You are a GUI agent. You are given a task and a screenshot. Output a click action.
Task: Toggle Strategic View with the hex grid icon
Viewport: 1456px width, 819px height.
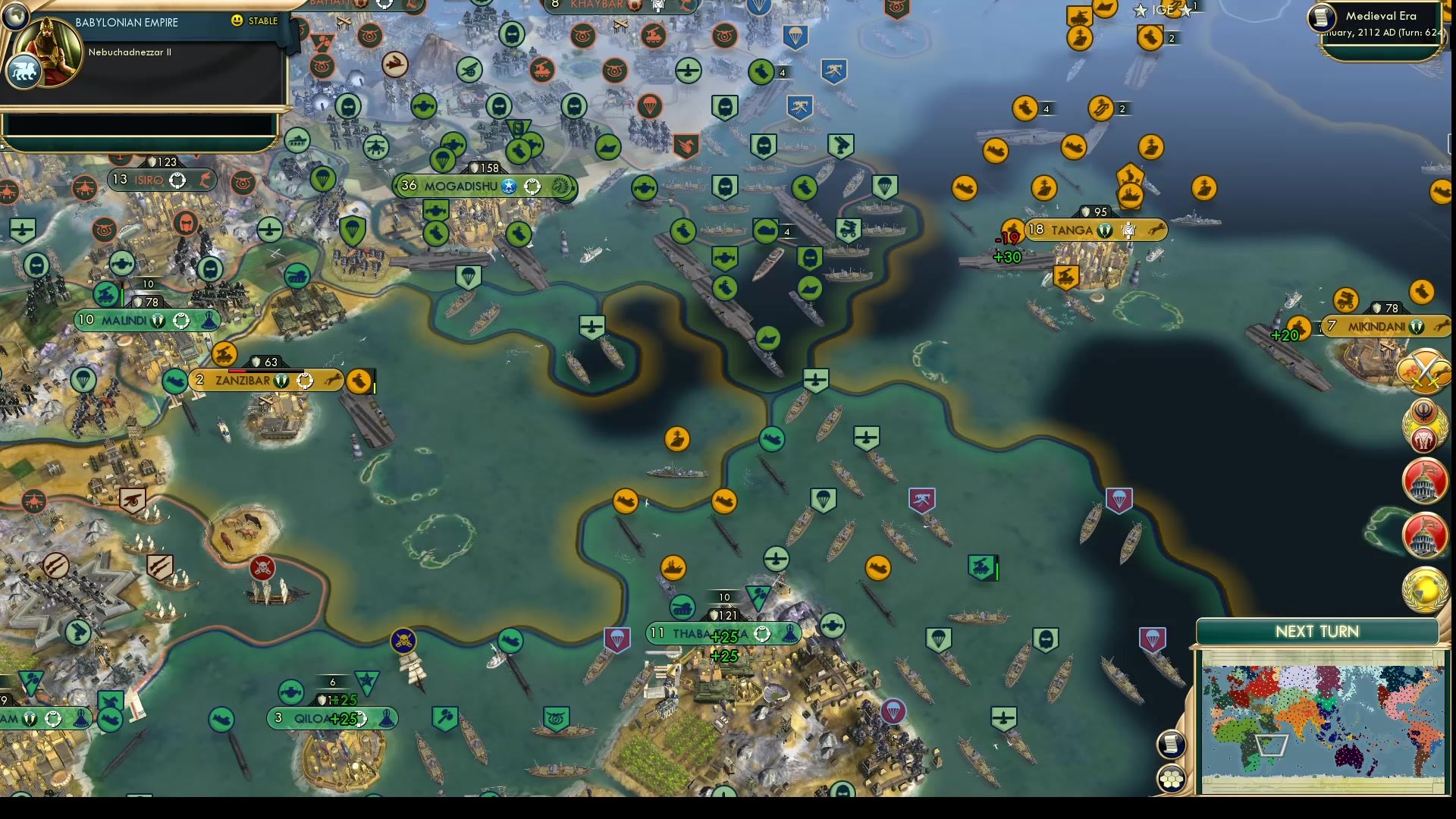point(1171,778)
